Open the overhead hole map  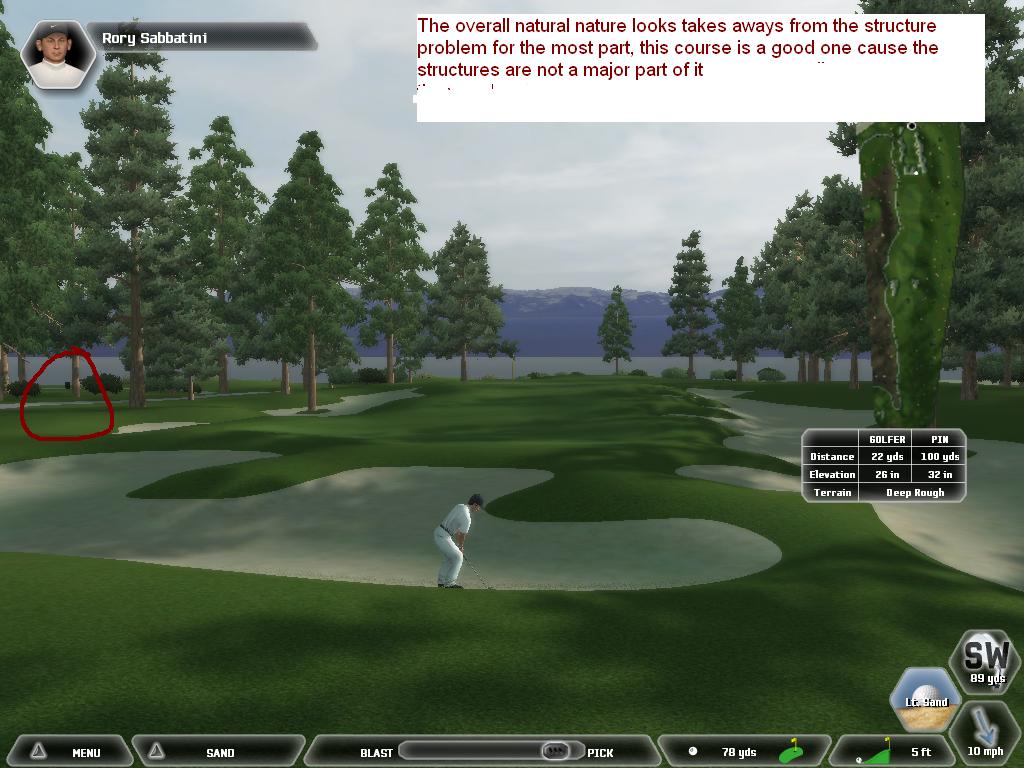(x=909, y=270)
